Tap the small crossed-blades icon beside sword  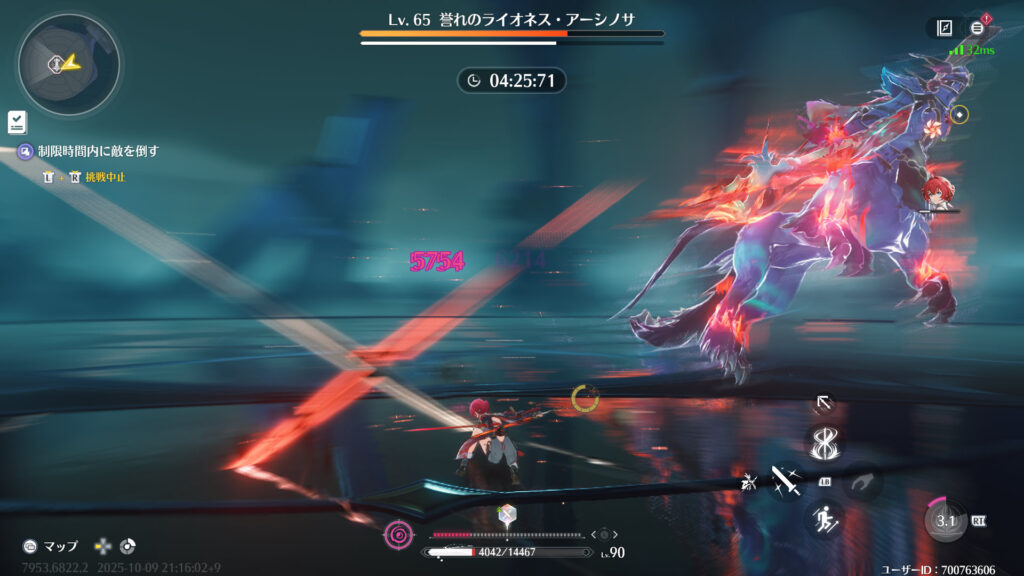747,482
